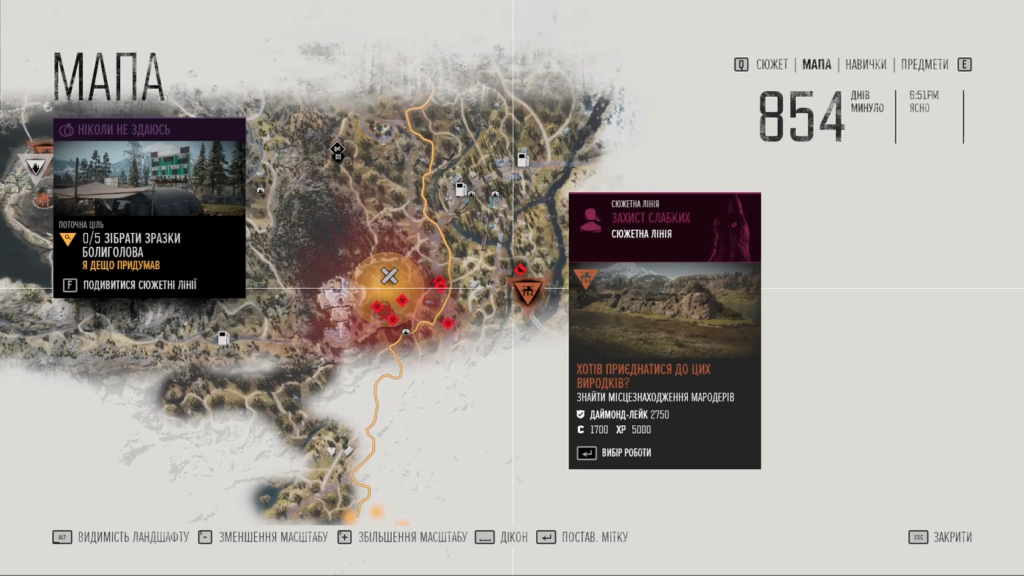Open the marauder job location image
The width and height of the screenshot is (1024, 576).
click(x=665, y=309)
